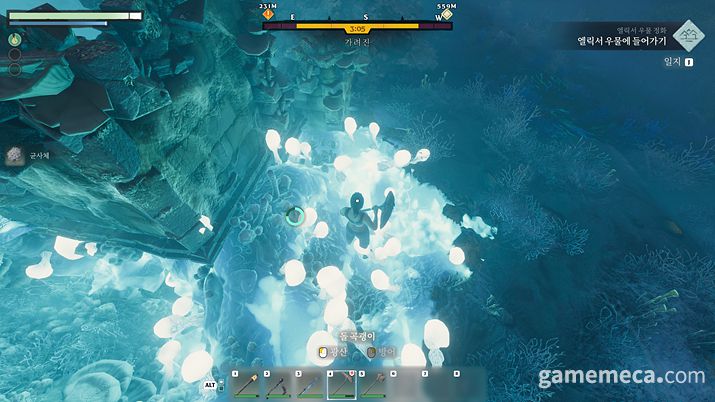715x402 pixels.
Task: Click the flame status buff icon
Action: (x=15, y=39)
